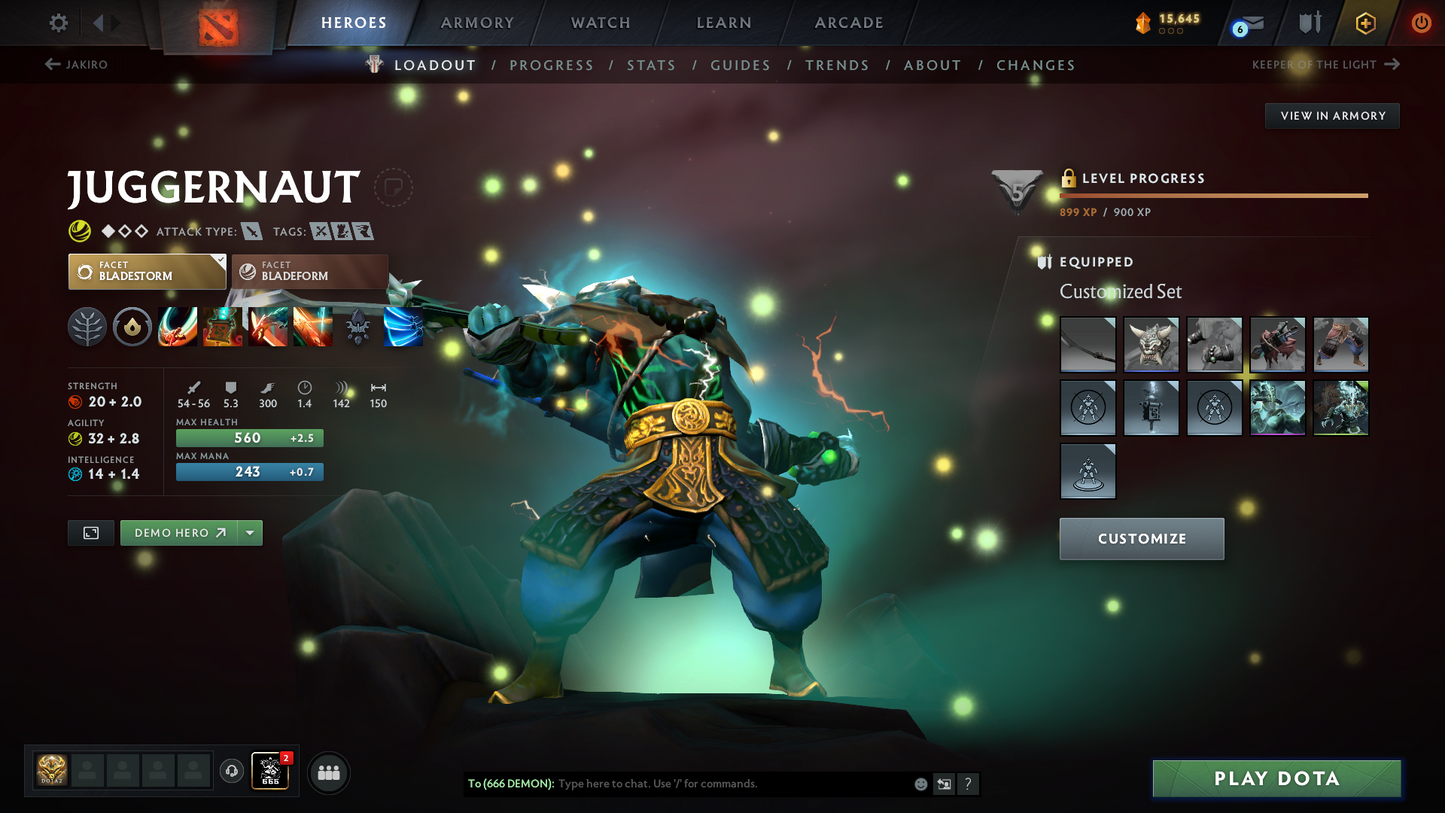This screenshot has height=813, width=1445.
Task: Click View in Armory
Action: coord(1332,115)
